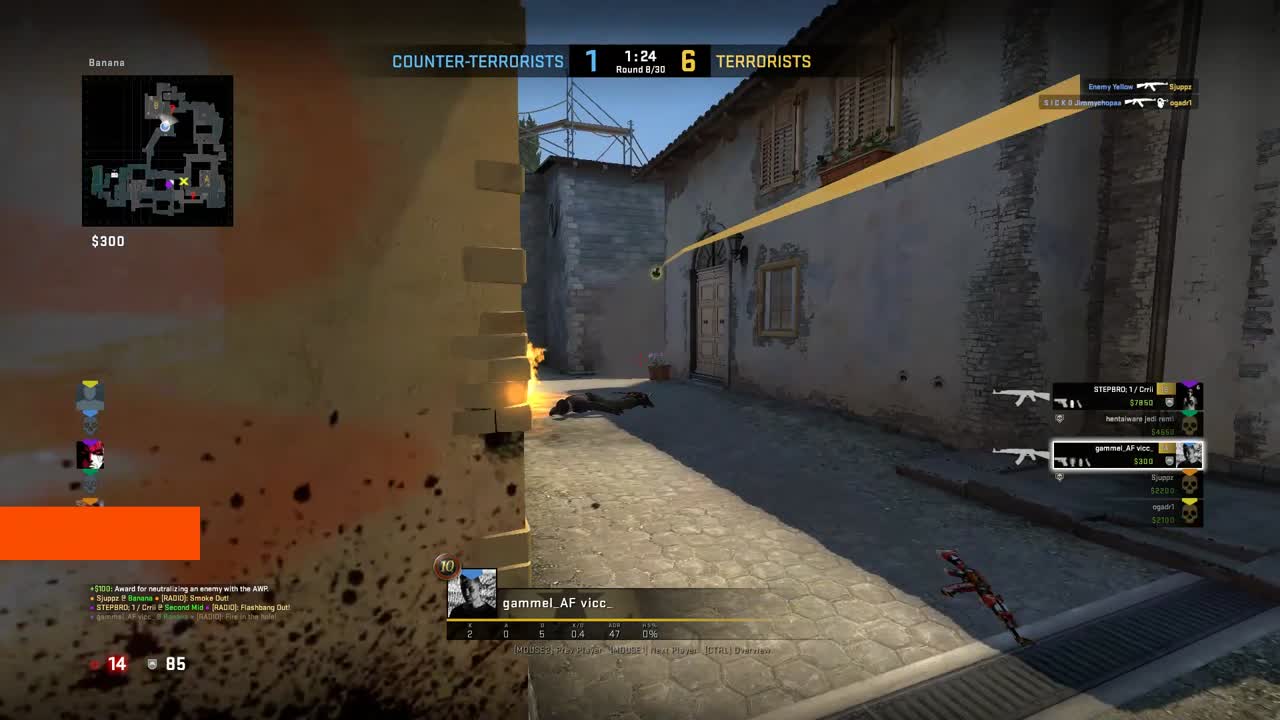
Task: Select hentaiware jedi remi's player row
Action: pos(1127,425)
